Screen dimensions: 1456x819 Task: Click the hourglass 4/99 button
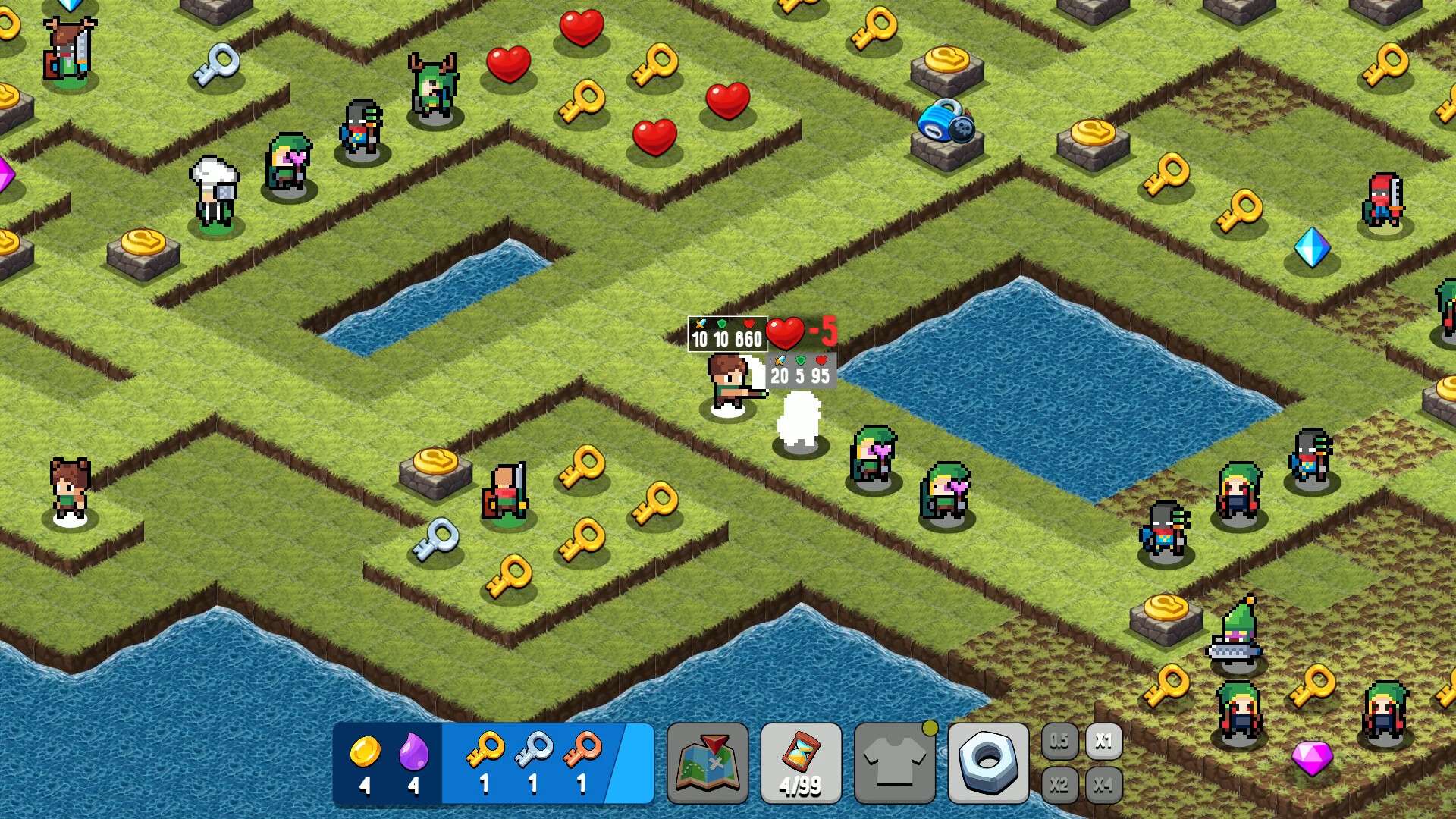pyautogui.click(x=801, y=762)
